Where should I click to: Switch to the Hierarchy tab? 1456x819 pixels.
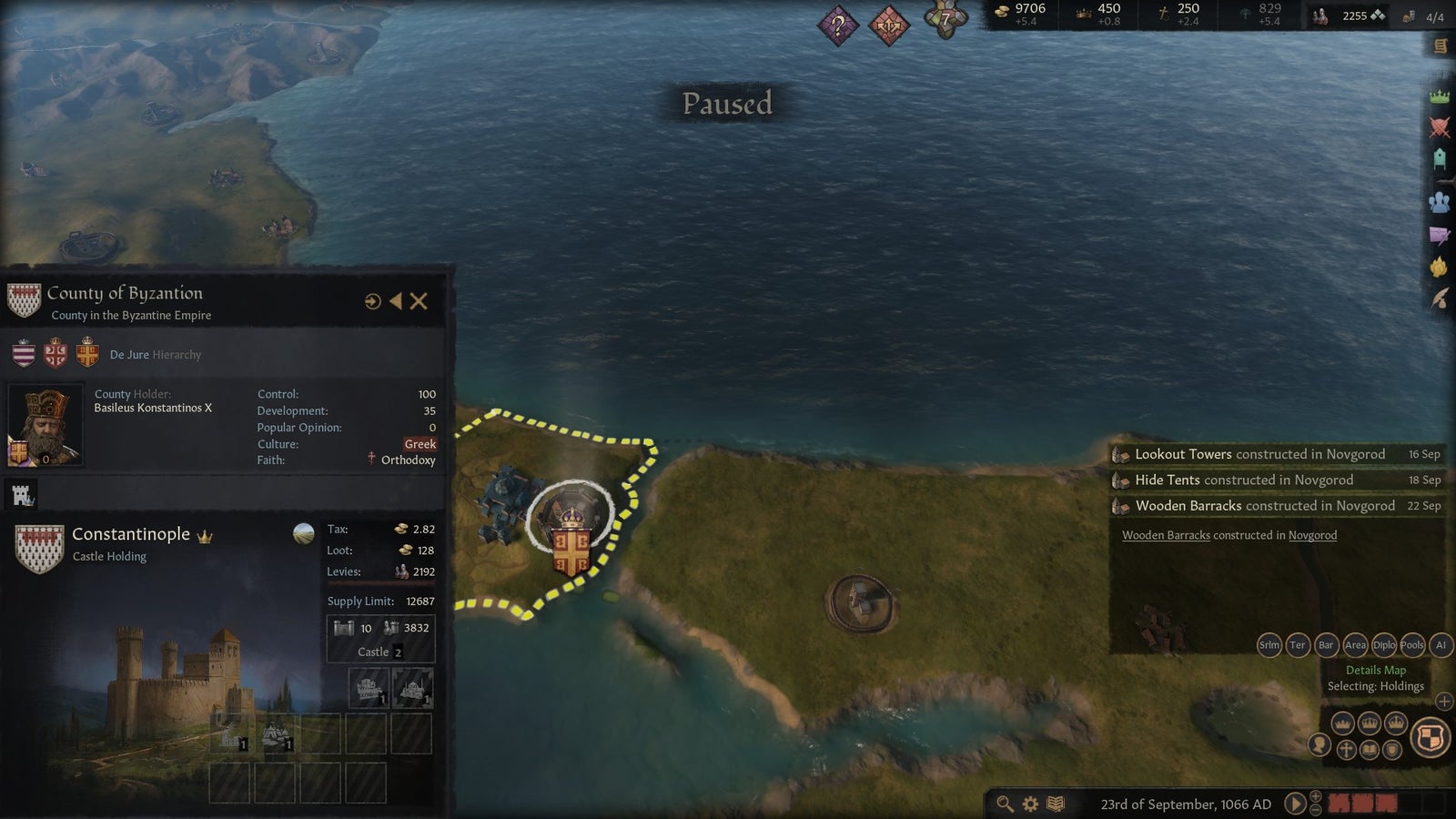[x=177, y=355]
